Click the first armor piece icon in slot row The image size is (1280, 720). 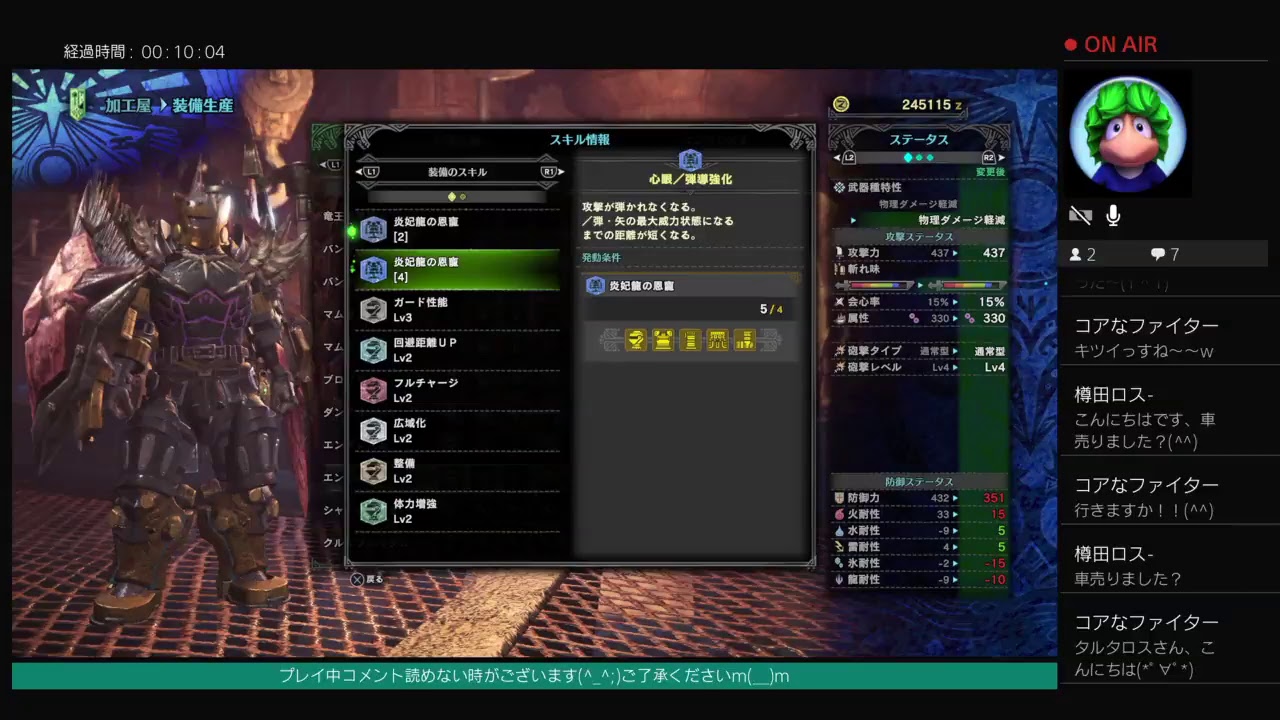[x=636, y=340]
